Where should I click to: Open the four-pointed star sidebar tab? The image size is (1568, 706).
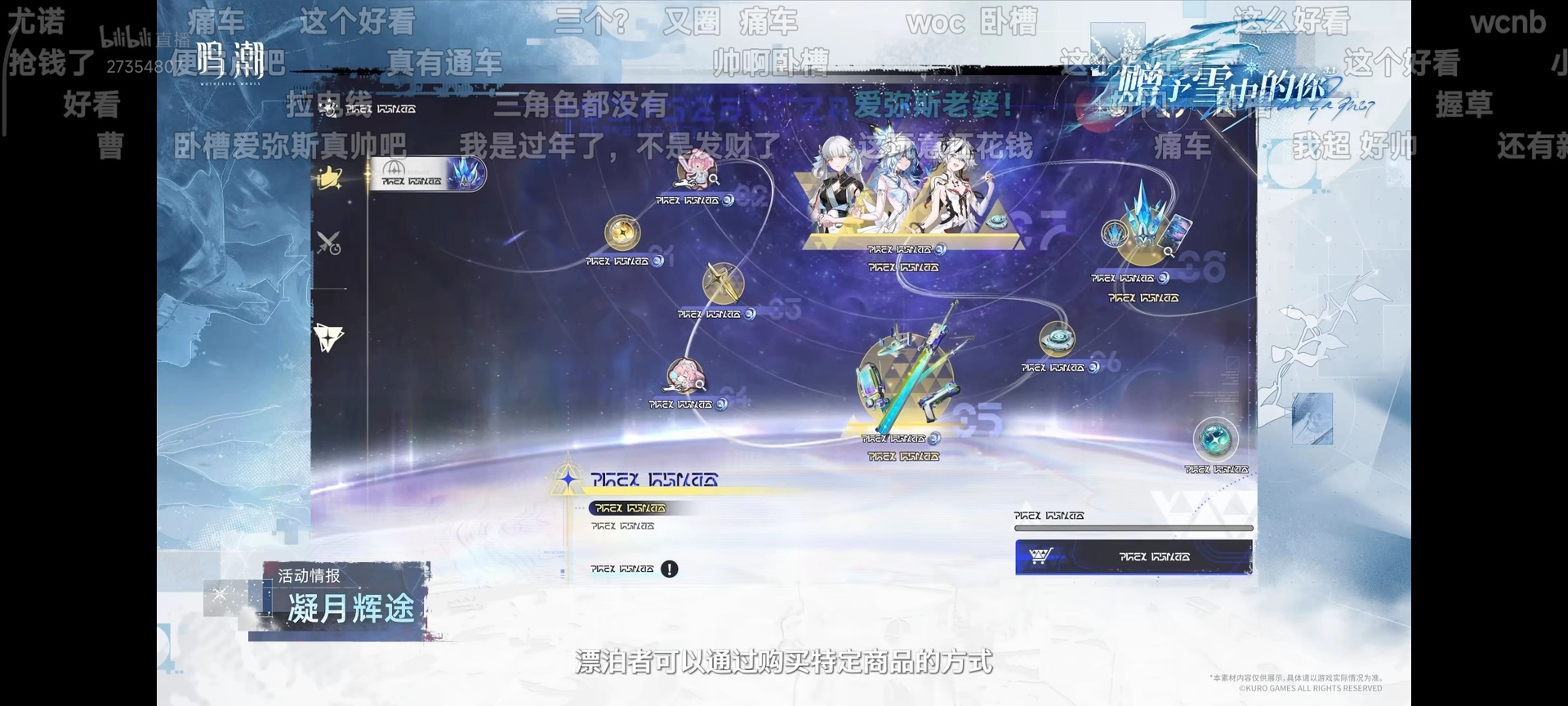[x=328, y=337]
